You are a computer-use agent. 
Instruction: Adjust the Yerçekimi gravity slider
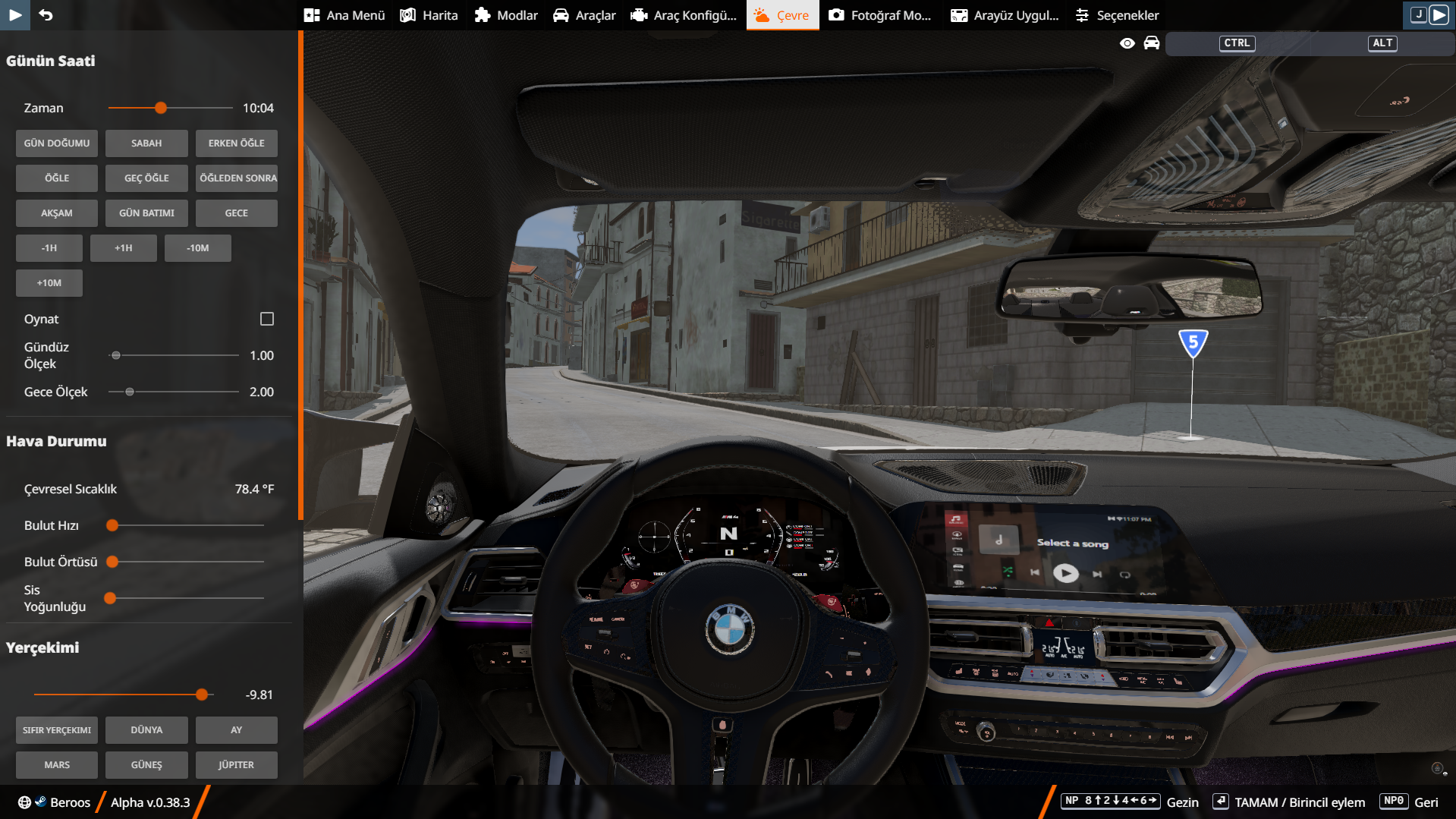click(201, 694)
